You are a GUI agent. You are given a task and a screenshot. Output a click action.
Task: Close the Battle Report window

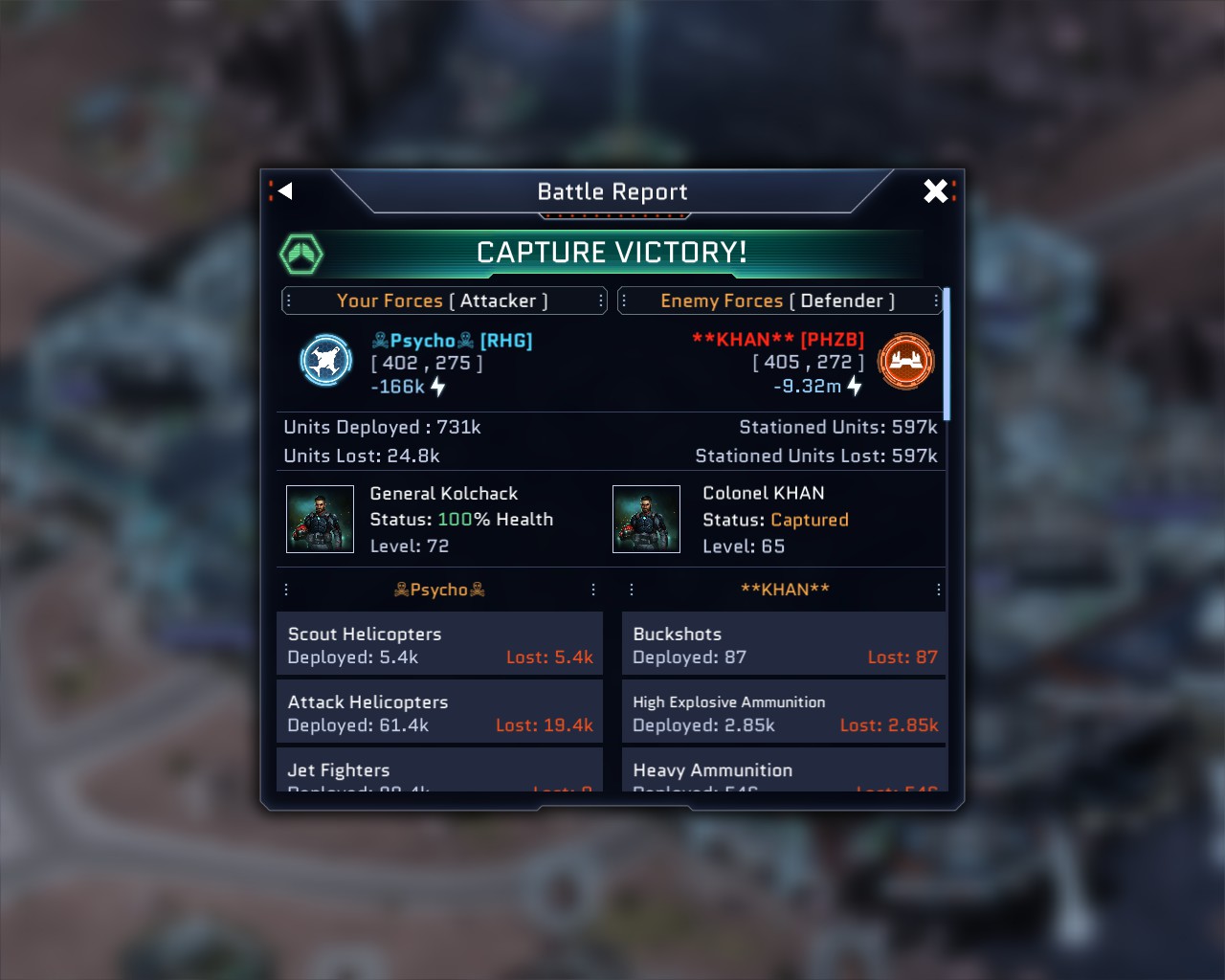pos(936,191)
